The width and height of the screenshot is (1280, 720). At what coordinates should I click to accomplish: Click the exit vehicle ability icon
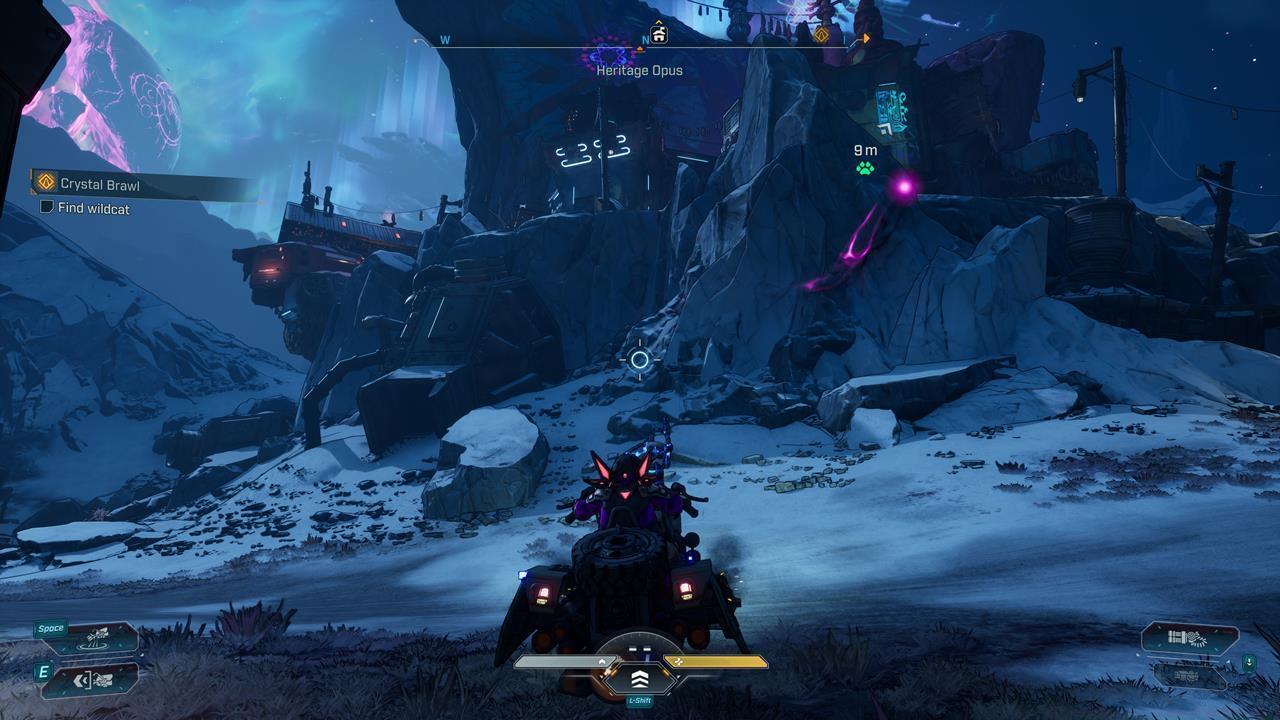[98, 680]
